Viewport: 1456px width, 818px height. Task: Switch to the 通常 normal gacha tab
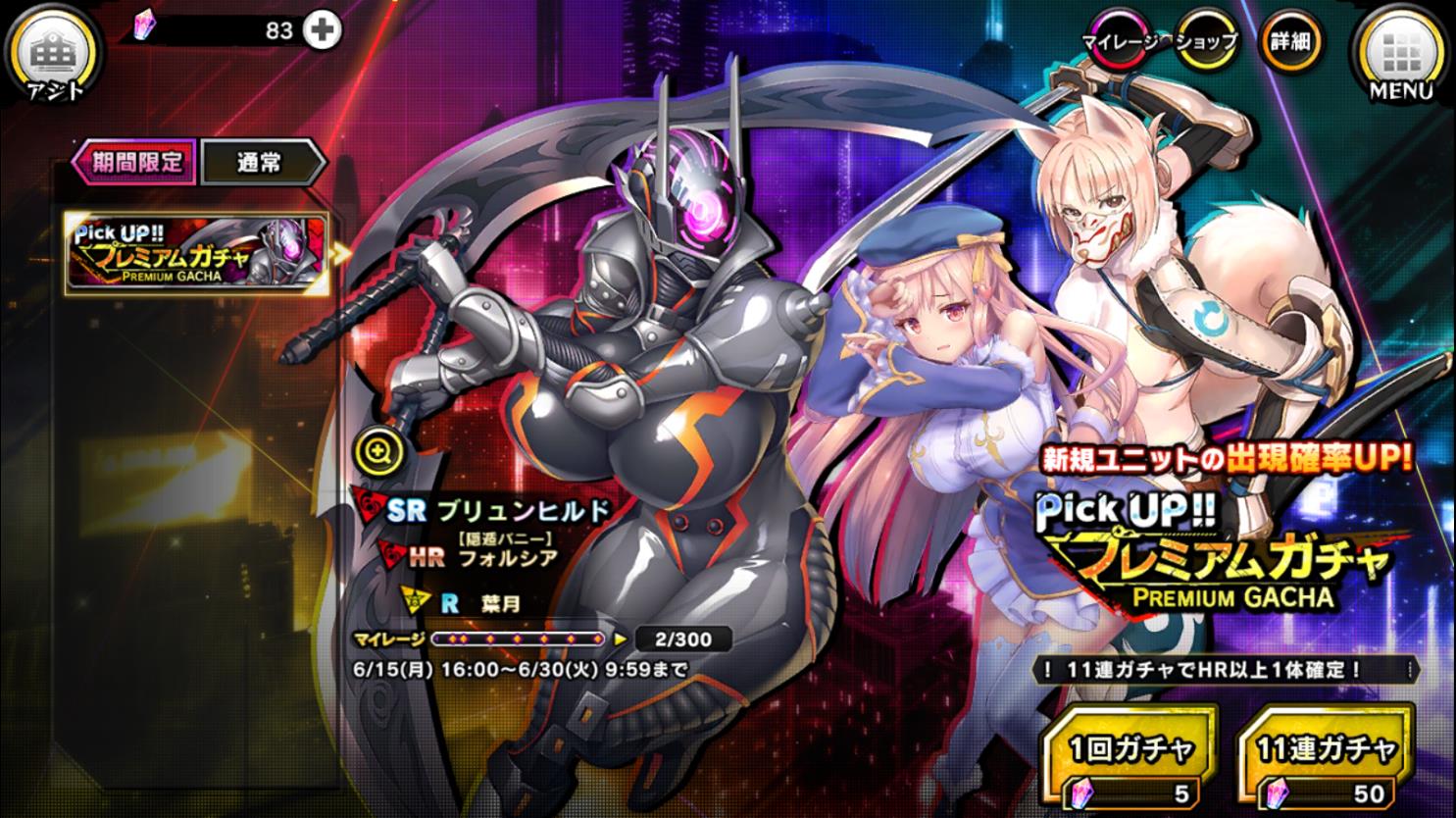[259, 161]
